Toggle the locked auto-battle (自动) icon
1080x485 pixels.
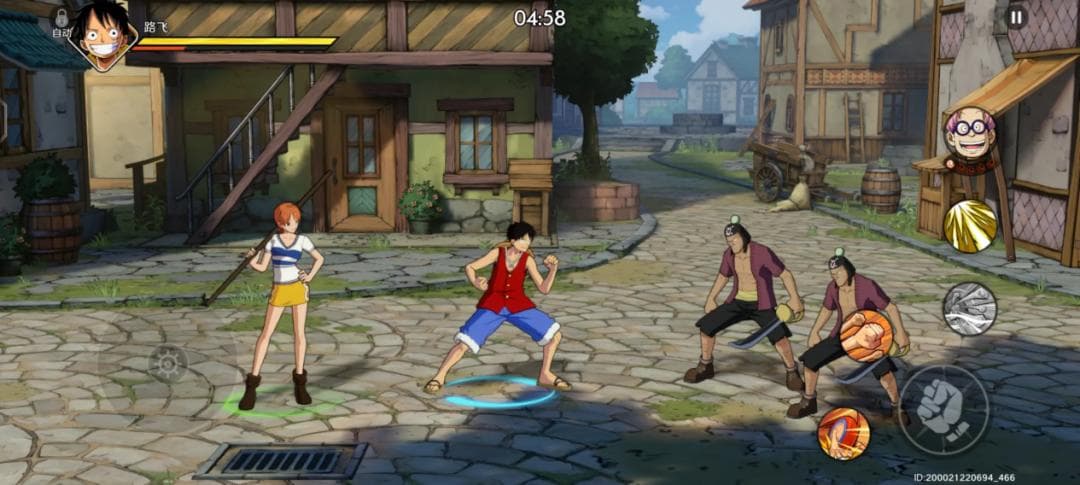[62, 21]
